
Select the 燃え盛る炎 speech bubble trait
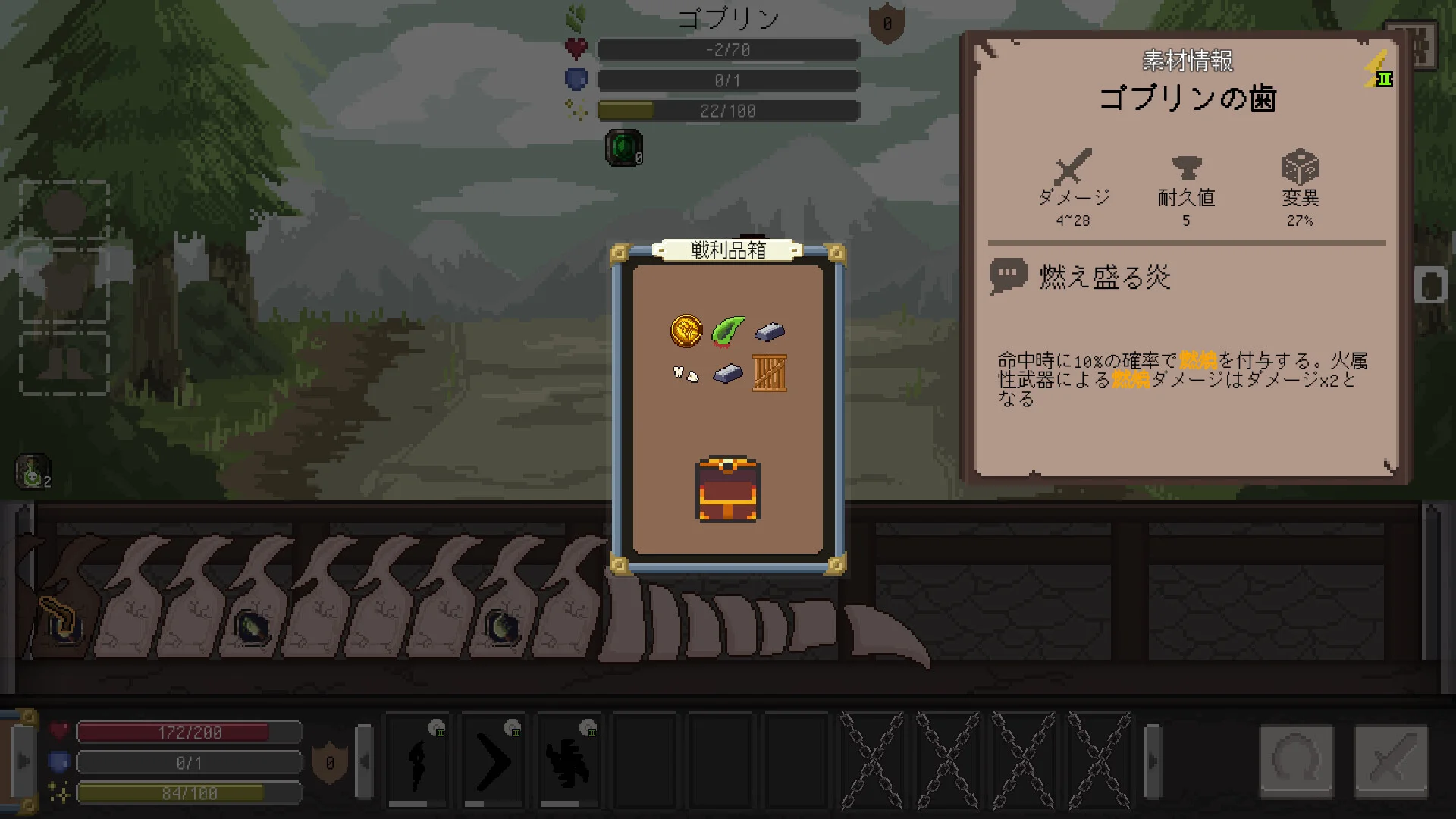(x=1009, y=276)
